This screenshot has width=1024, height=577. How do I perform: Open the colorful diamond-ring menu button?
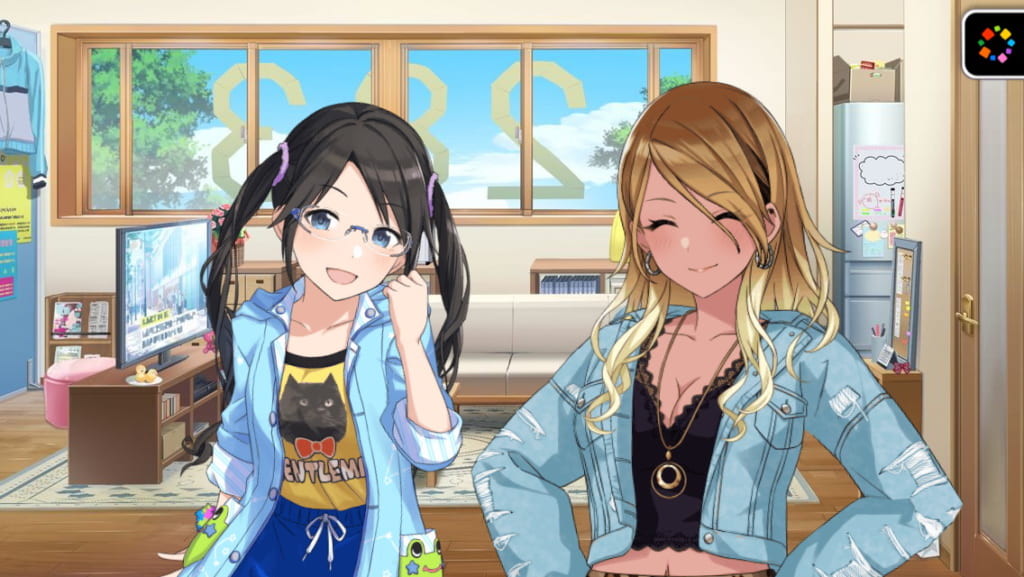pos(994,43)
